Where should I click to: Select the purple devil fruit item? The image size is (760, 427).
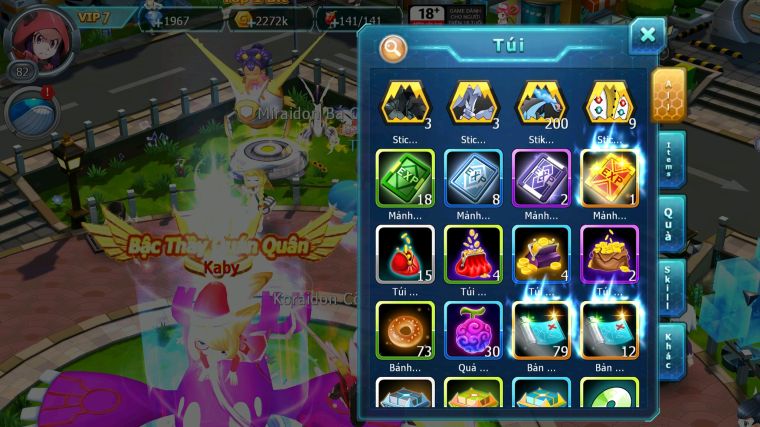[473, 329]
